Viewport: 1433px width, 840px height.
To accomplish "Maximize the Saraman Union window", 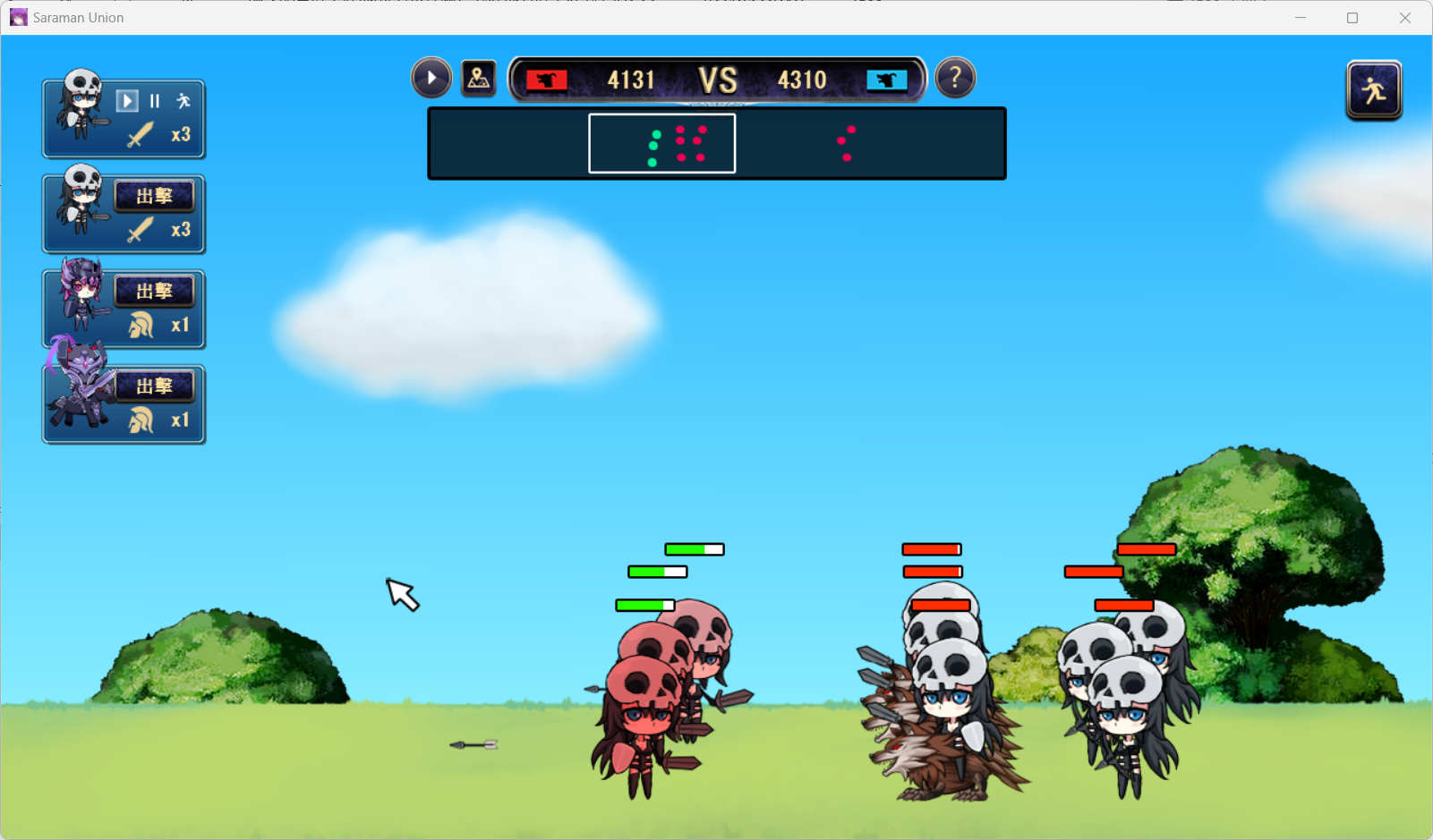I will [x=1352, y=18].
